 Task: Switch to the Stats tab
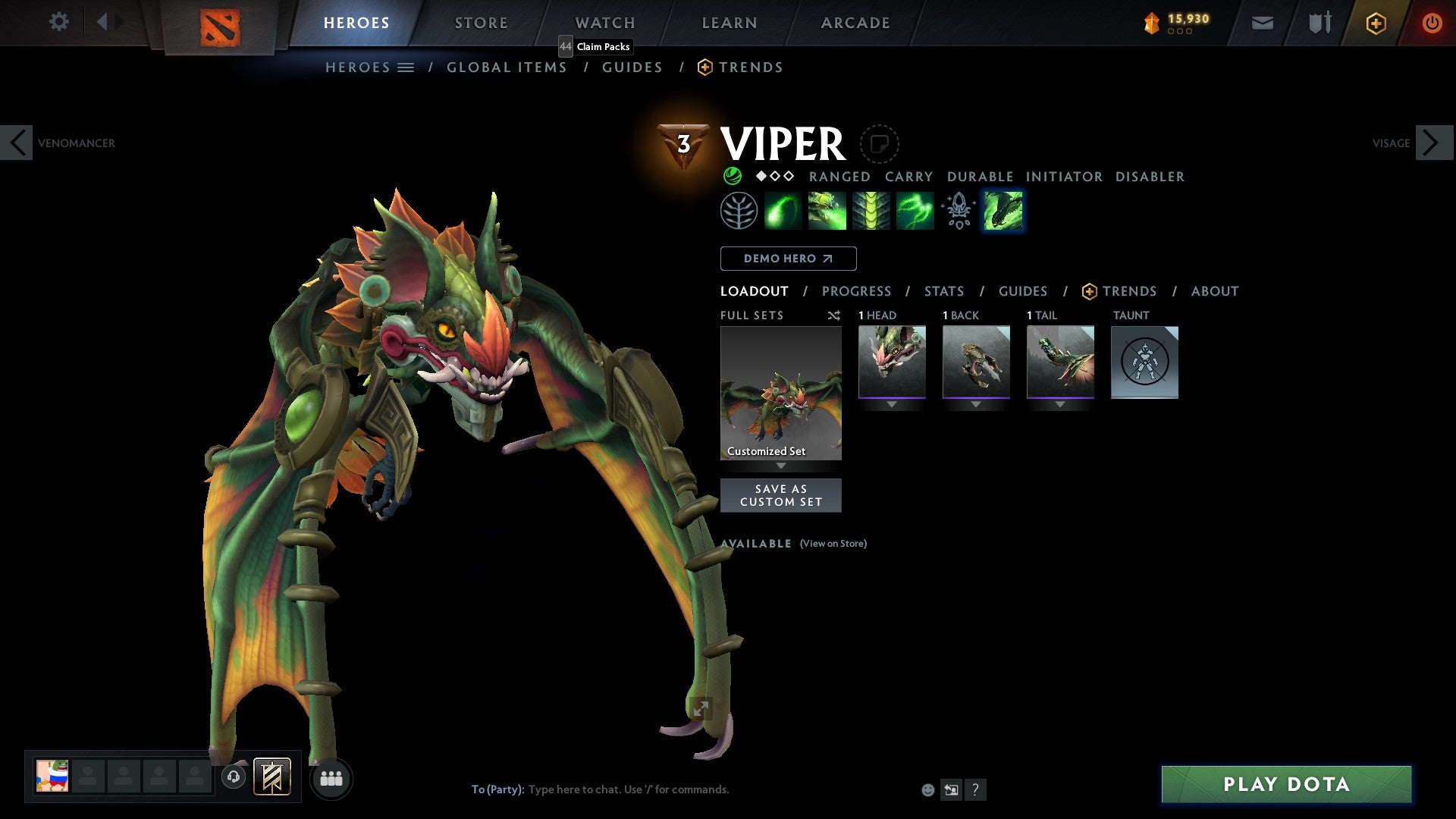(x=943, y=291)
